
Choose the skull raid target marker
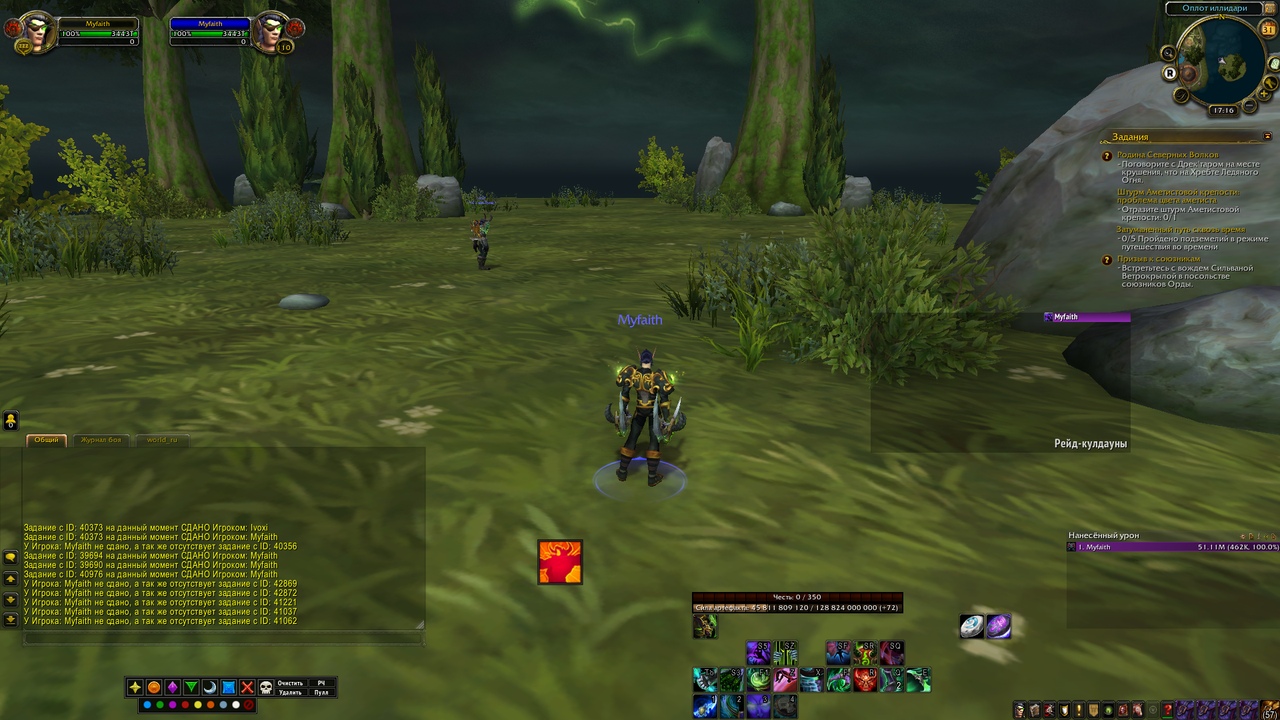[266, 688]
